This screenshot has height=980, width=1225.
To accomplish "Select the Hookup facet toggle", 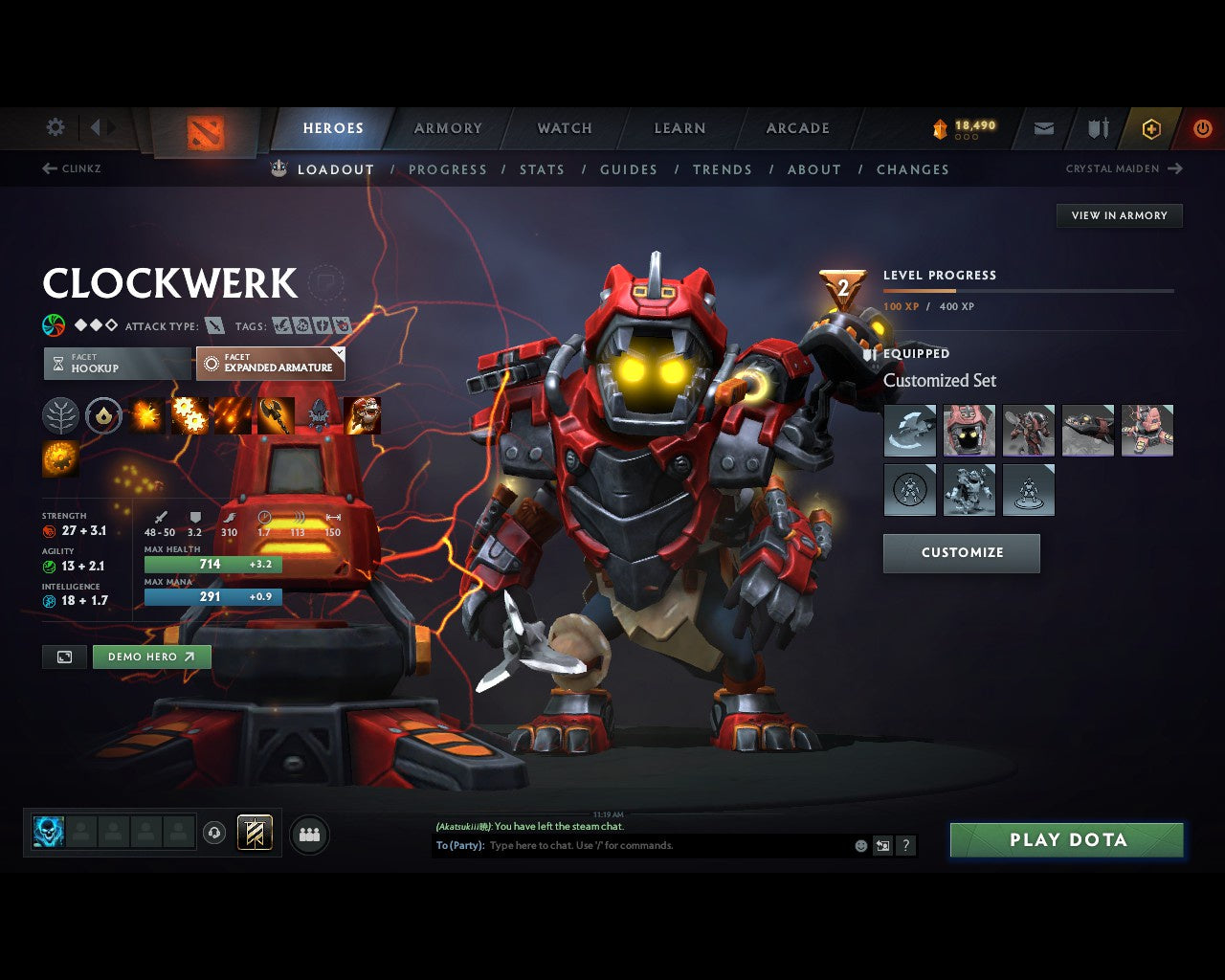I will tap(116, 363).
